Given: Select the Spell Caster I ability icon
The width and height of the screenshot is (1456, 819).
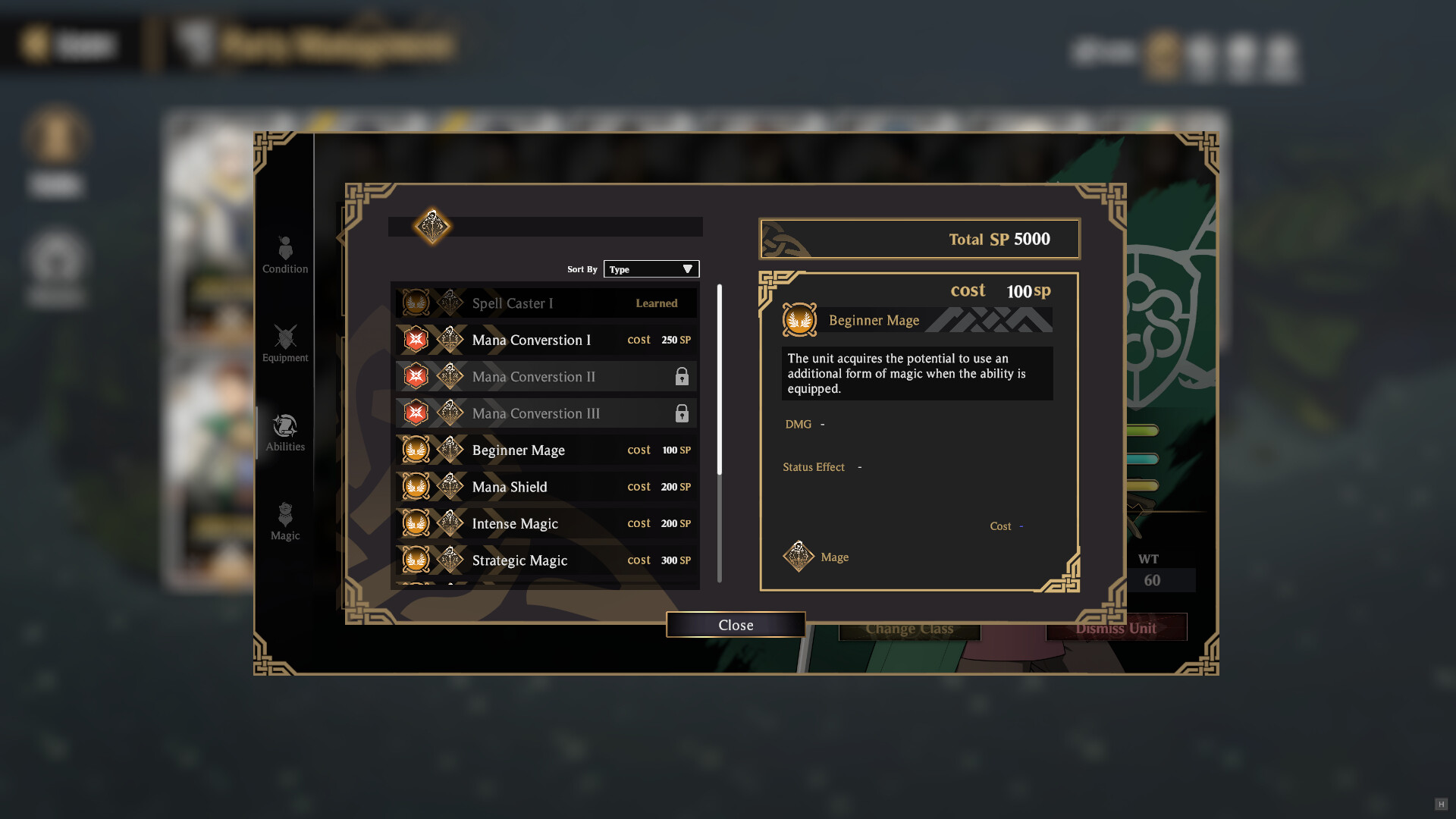Looking at the screenshot, I should 416,303.
